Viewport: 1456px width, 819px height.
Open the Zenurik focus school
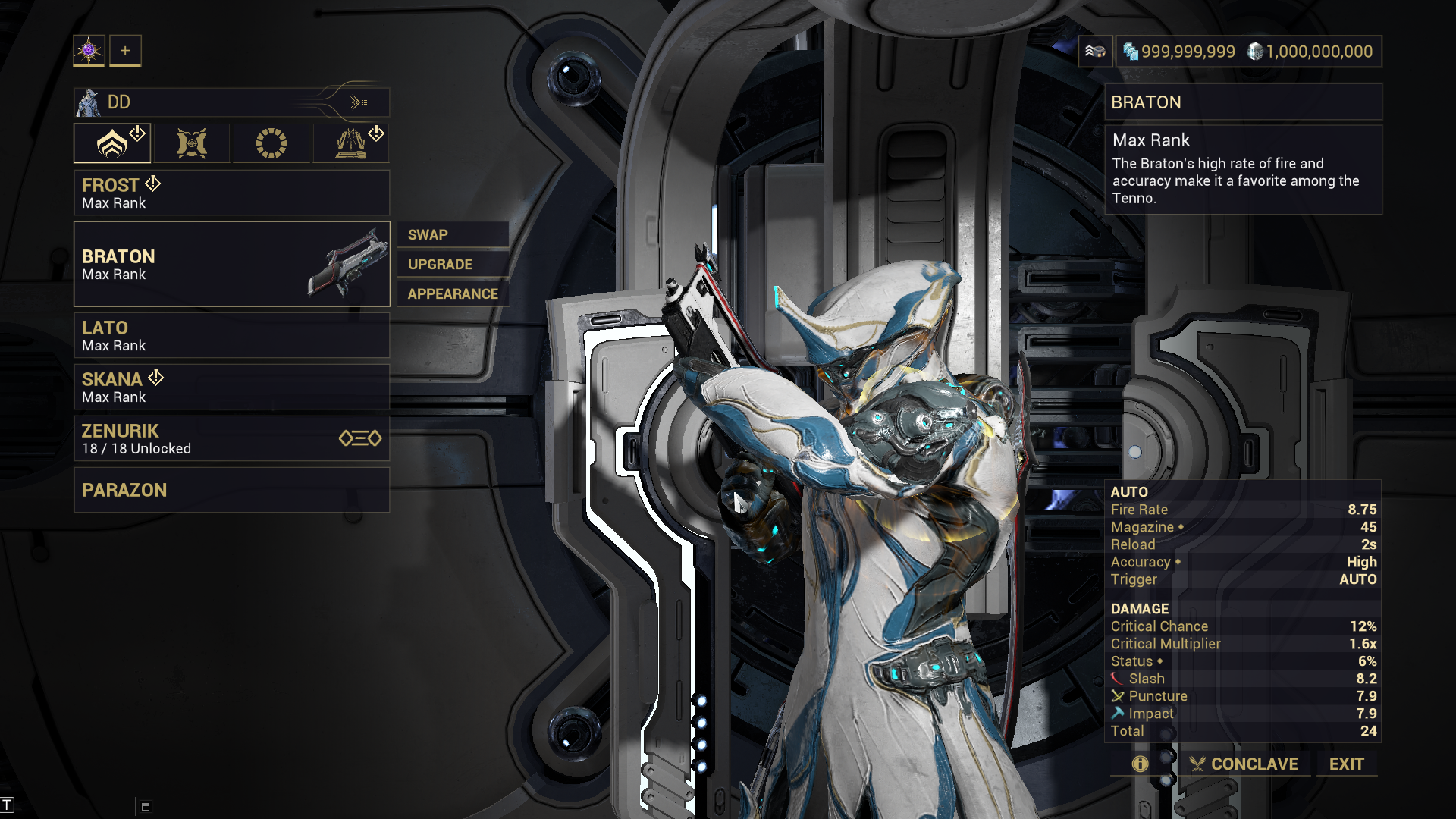coord(231,438)
